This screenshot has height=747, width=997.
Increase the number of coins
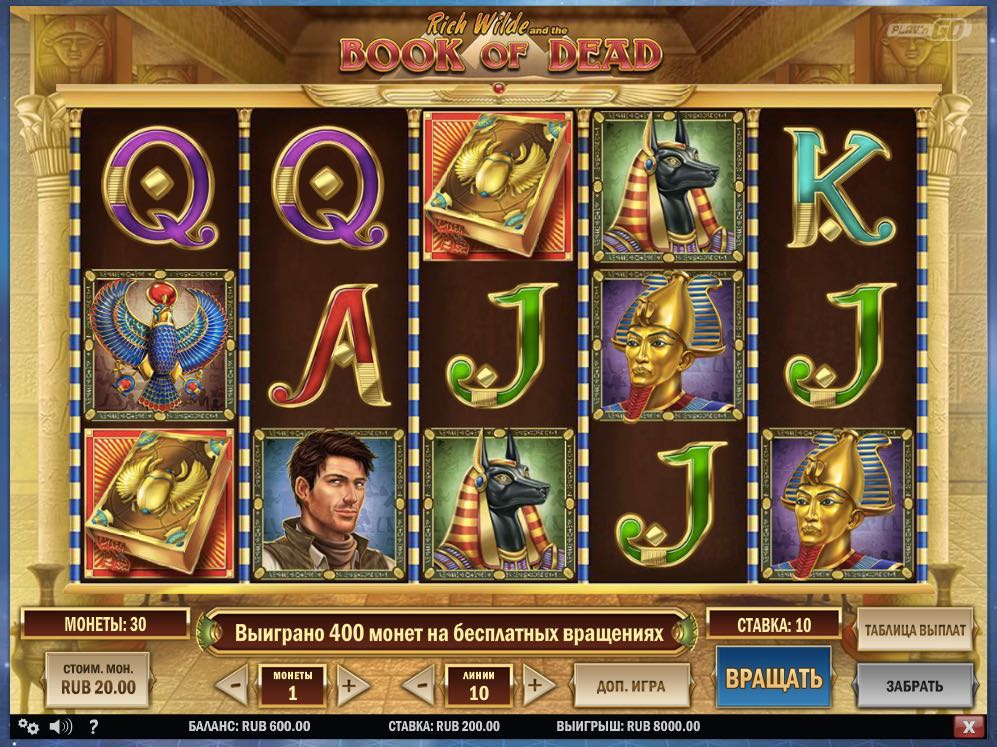click(349, 687)
